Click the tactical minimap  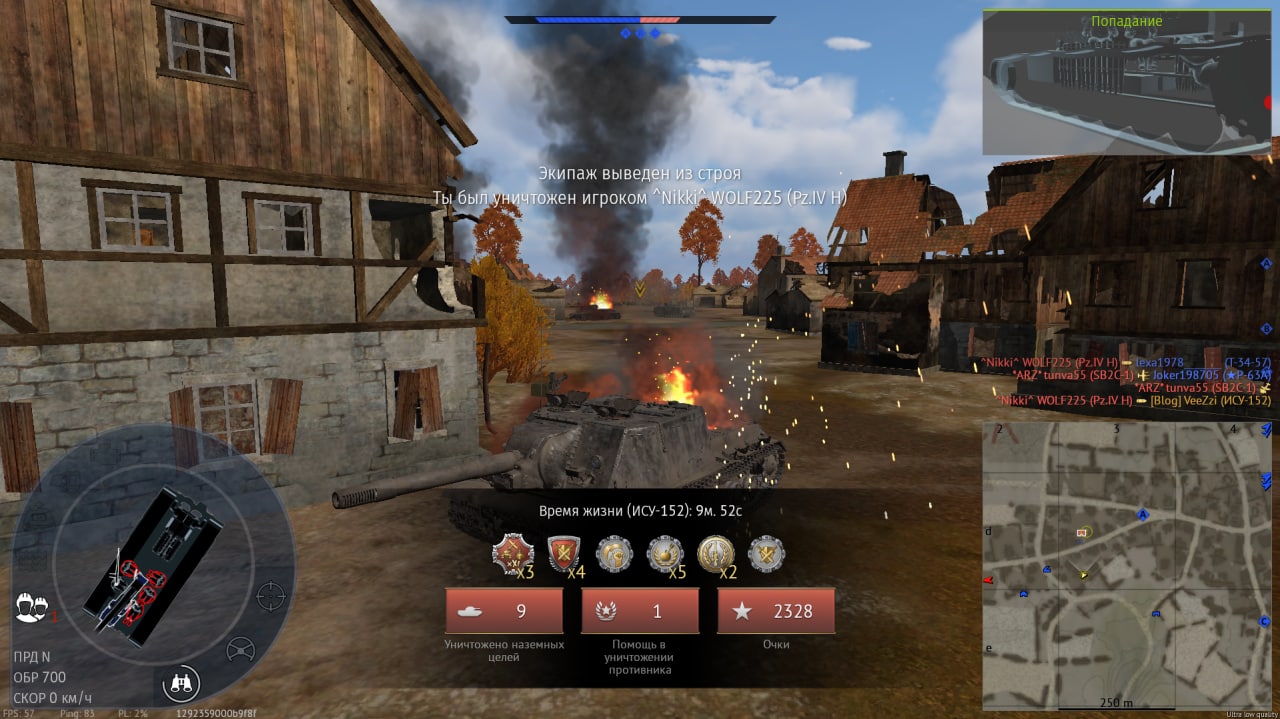click(x=1126, y=565)
